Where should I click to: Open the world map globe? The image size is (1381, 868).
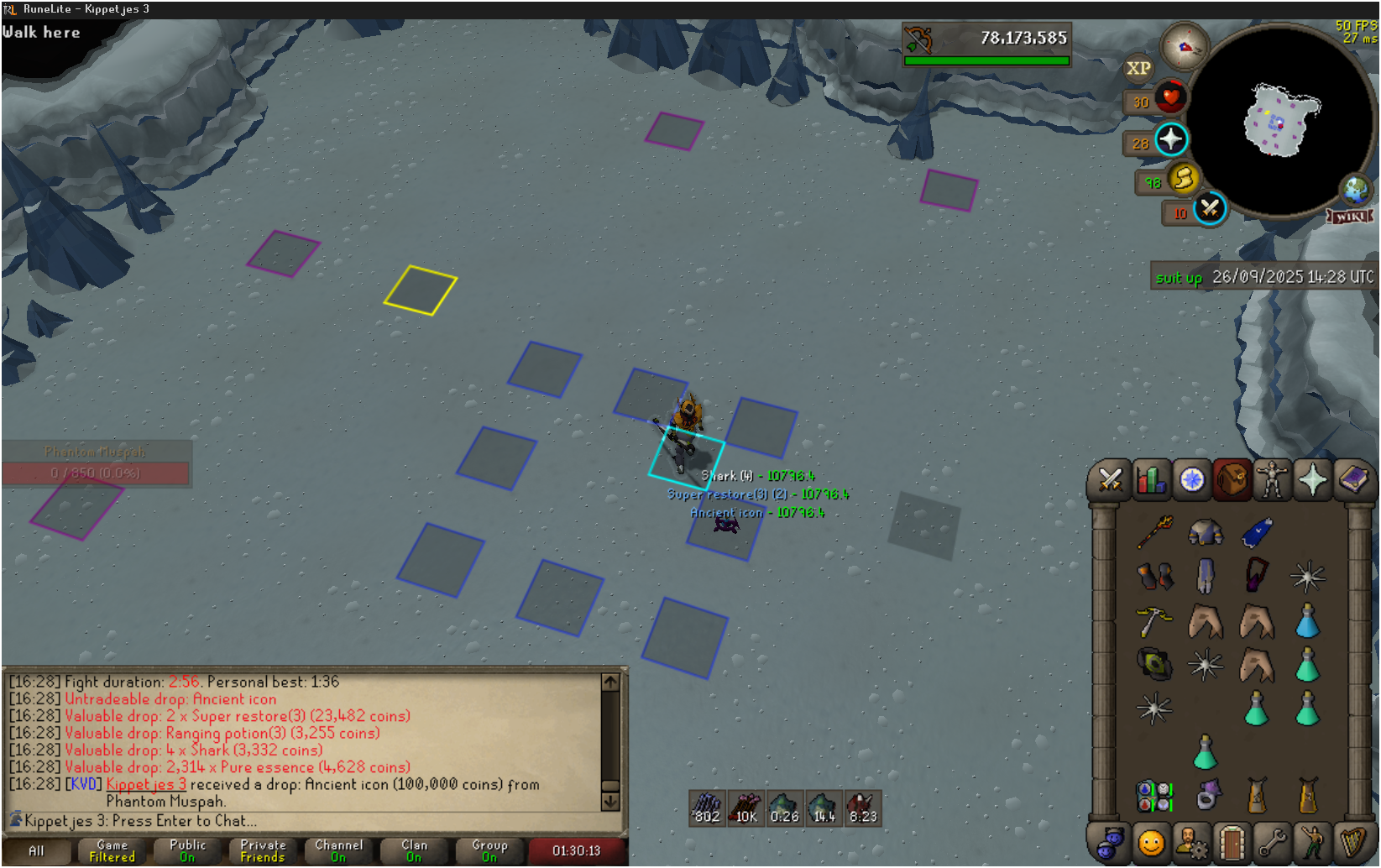pos(1355,190)
